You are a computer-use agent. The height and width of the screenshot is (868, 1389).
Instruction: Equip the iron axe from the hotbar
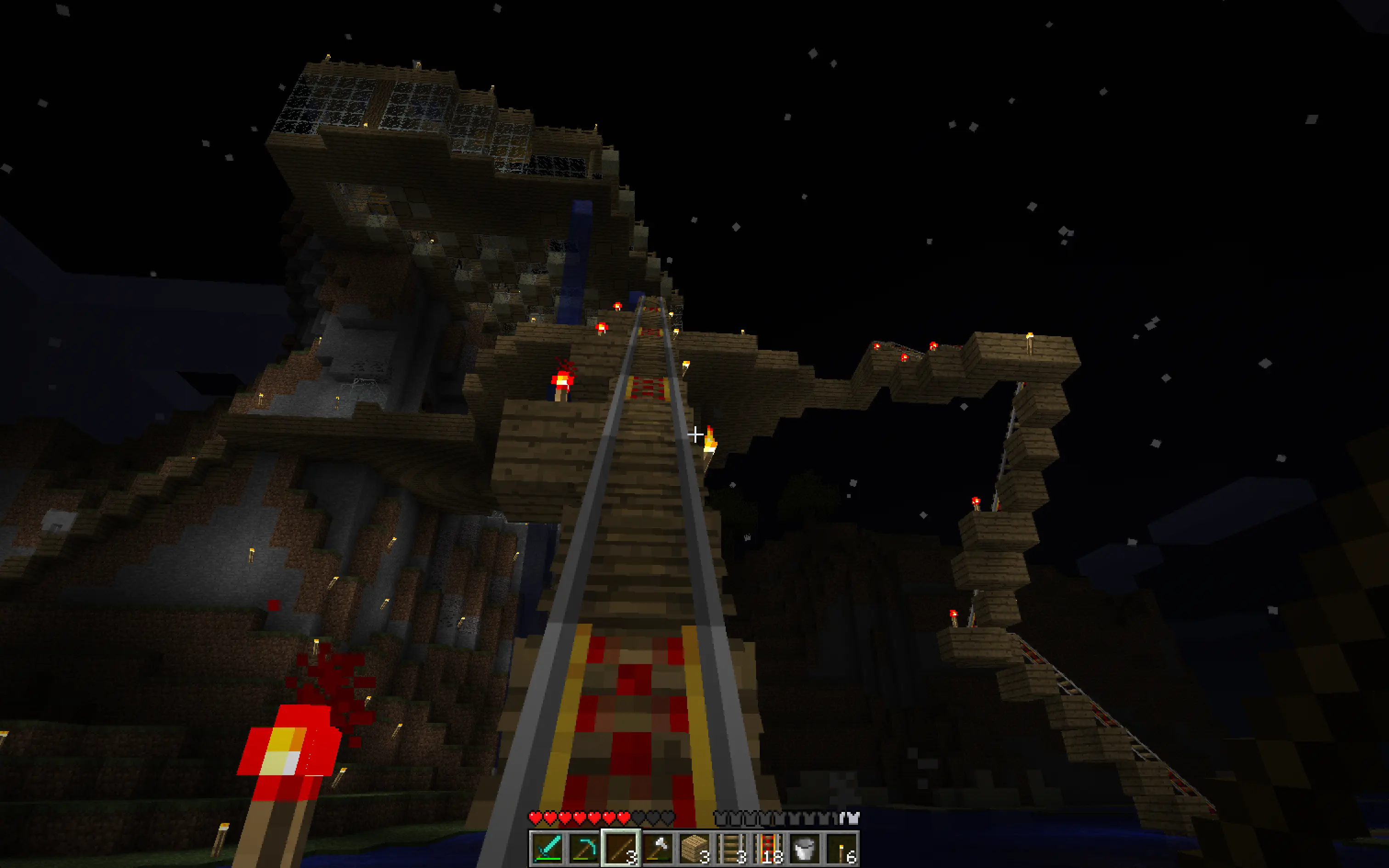pyautogui.click(x=658, y=847)
